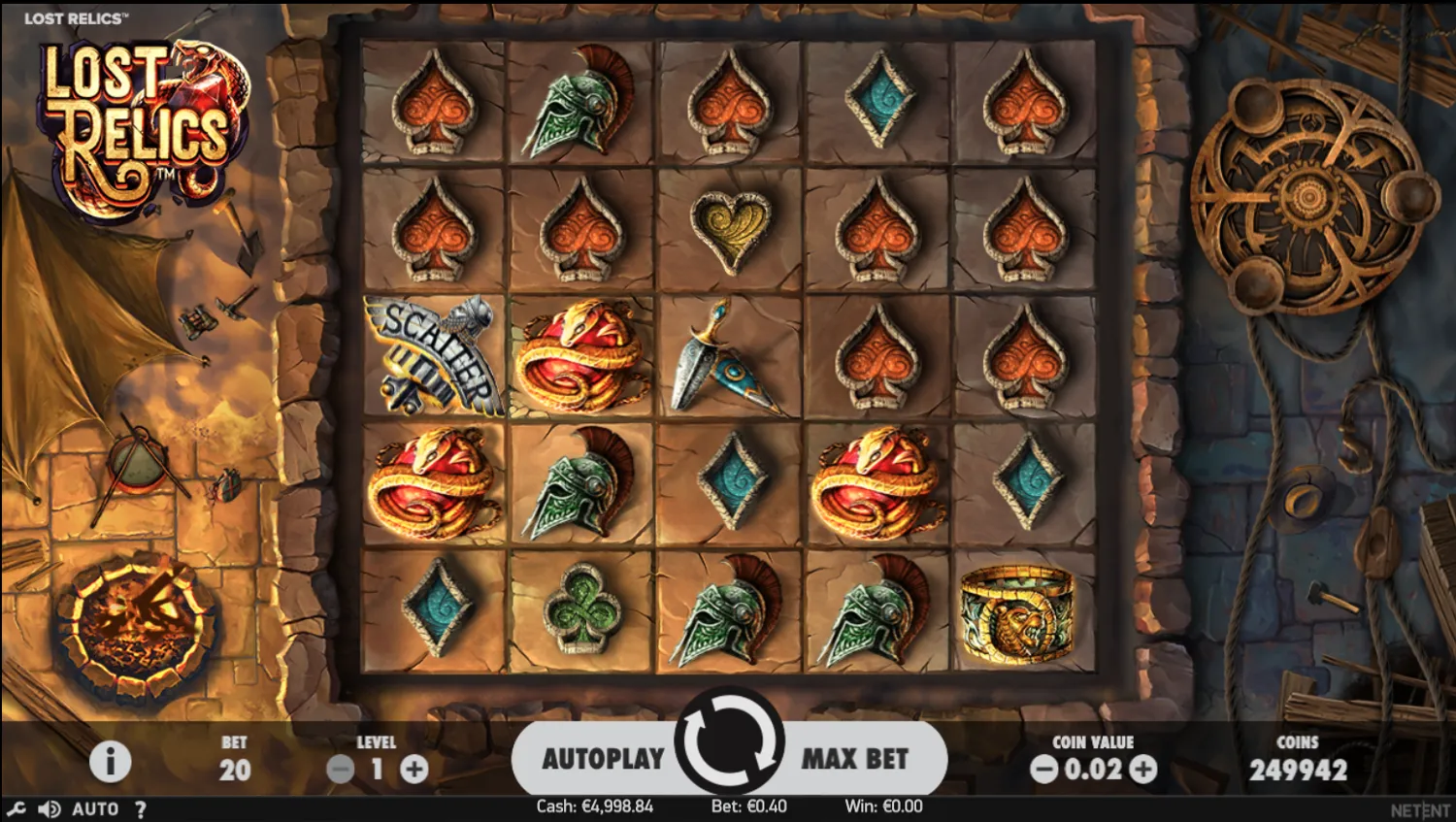Click the NetEnt logo

tap(1420, 808)
